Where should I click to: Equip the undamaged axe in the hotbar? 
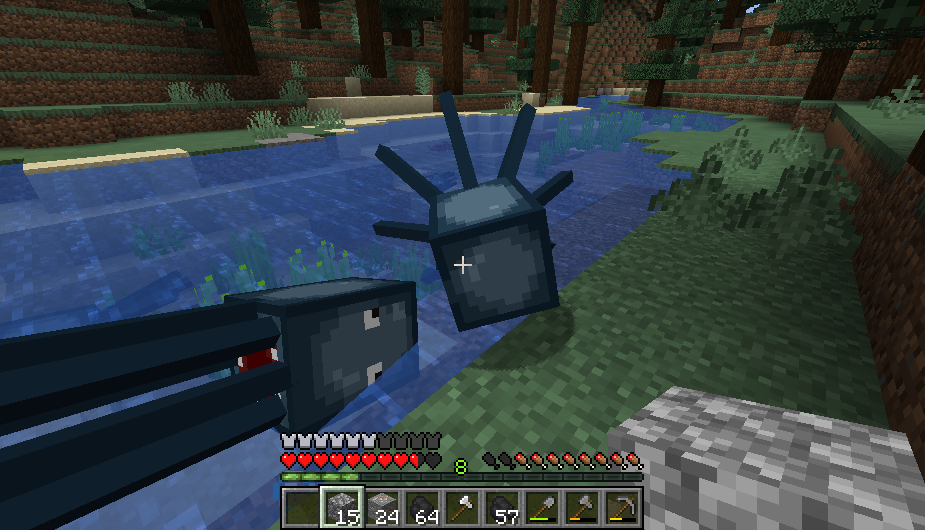pos(462,507)
